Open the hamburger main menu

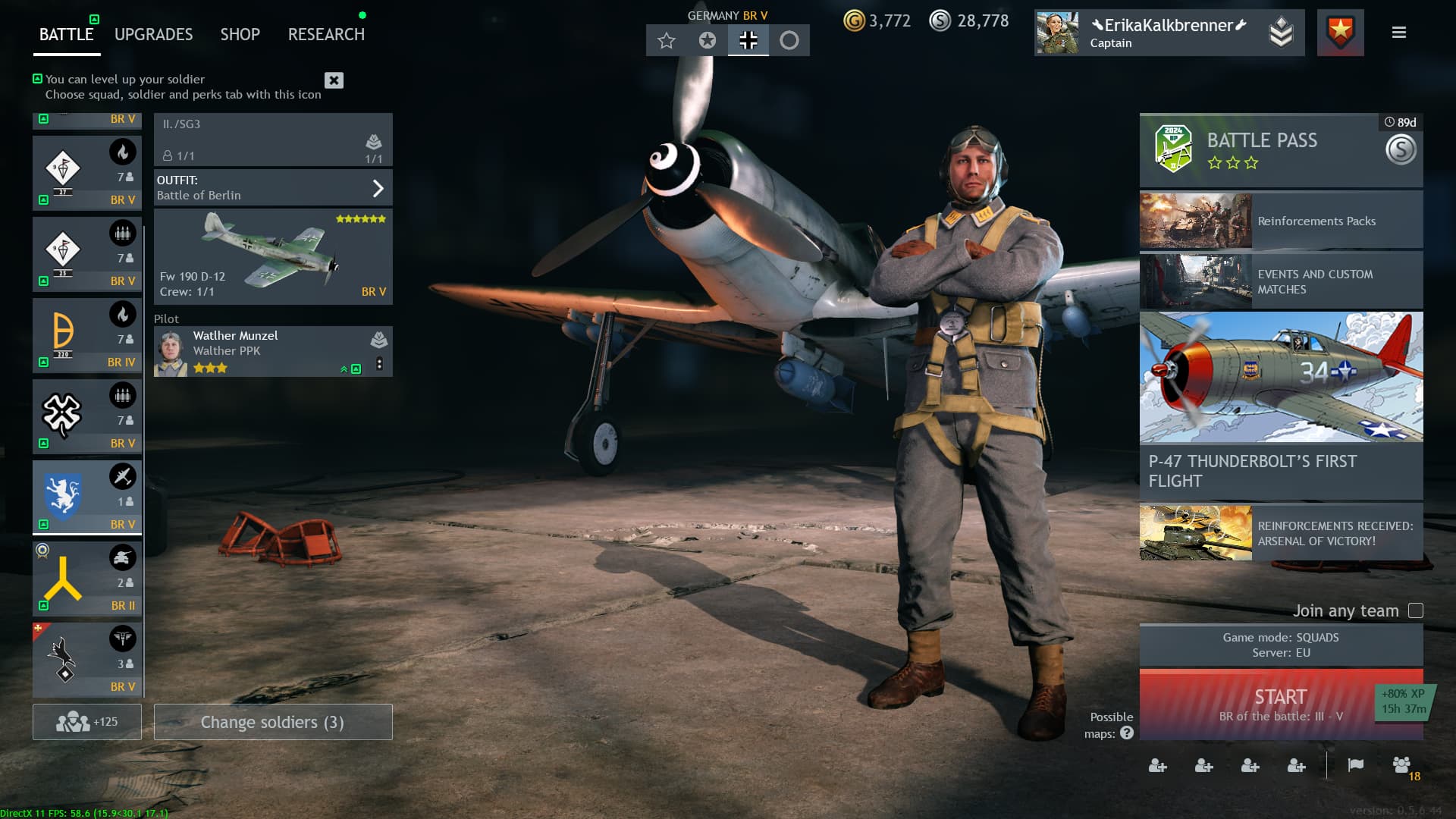1399,33
